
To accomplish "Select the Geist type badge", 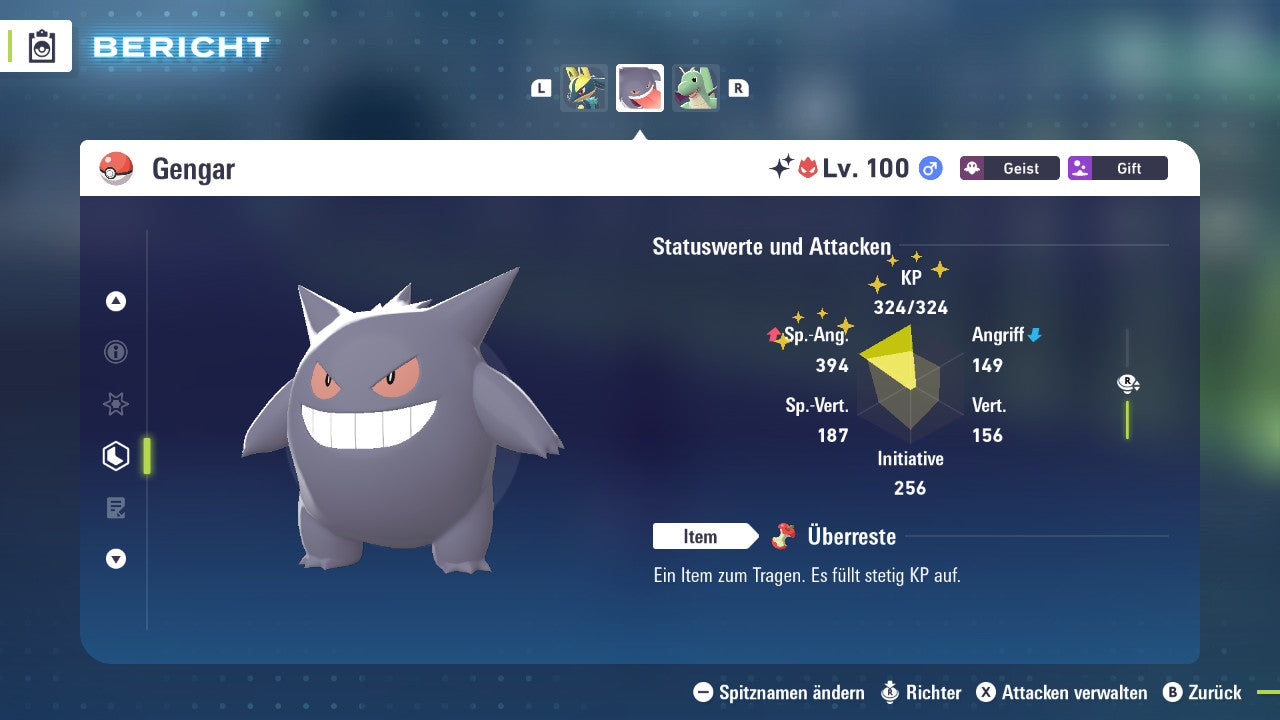I will click(x=1009, y=168).
